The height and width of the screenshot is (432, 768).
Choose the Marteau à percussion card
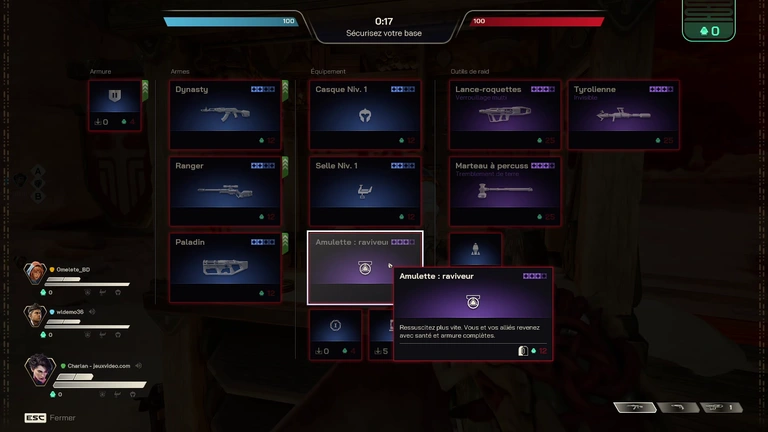coord(504,190)
